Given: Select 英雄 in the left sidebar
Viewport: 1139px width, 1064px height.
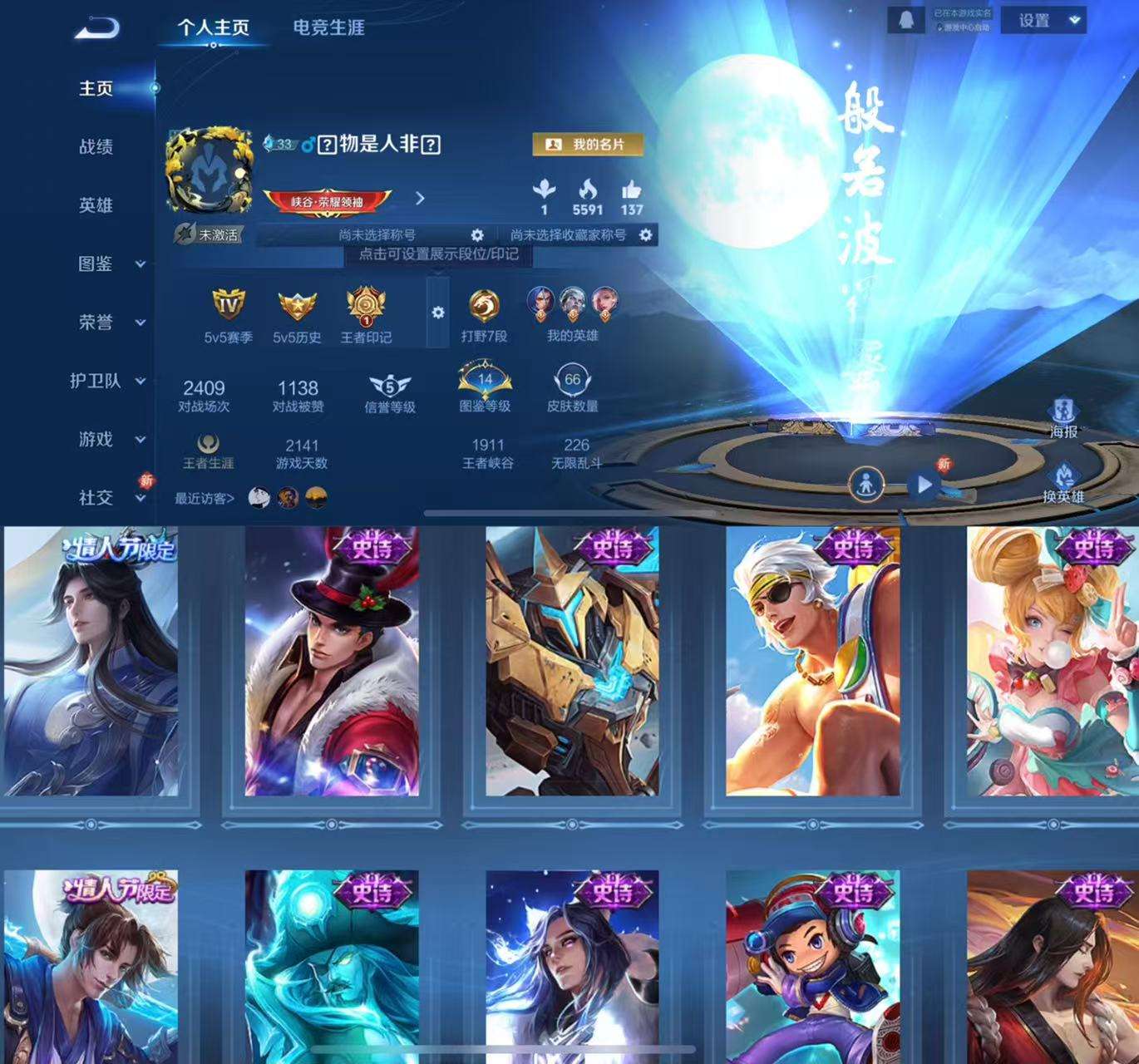Looking at the screenshot, I should [94, 205].
